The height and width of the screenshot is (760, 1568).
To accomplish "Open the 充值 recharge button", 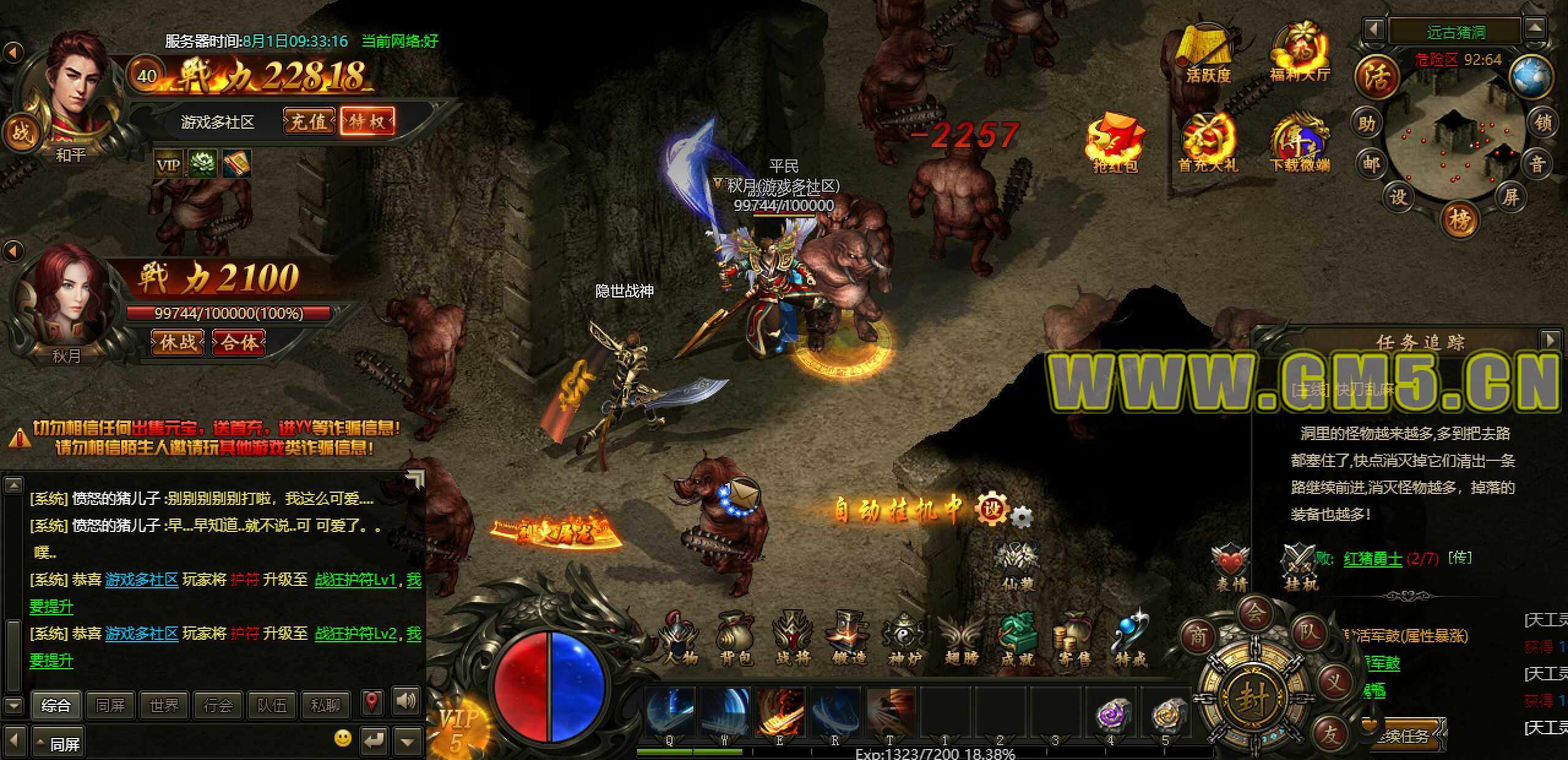I will (x=309, y=121).
